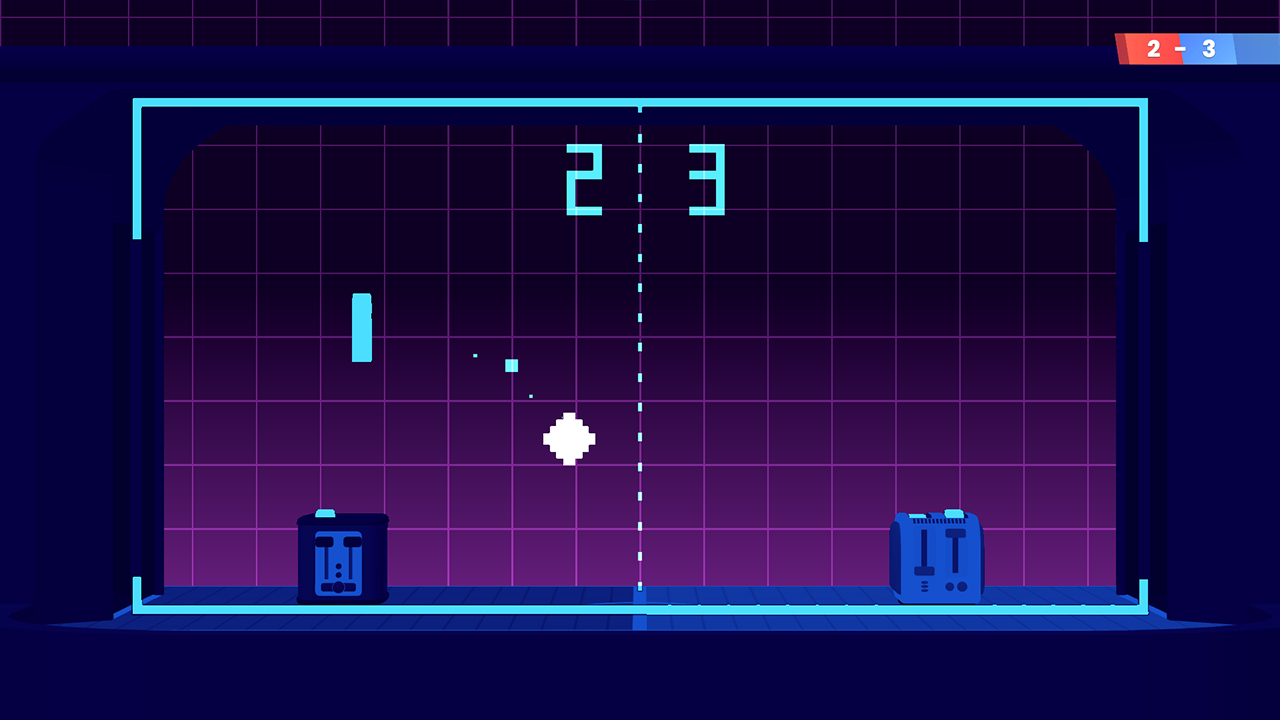Click the toast slice in the left toaster slot
Image resolution: width=1280 pixels, height=720 pixels.
point(326,513)
